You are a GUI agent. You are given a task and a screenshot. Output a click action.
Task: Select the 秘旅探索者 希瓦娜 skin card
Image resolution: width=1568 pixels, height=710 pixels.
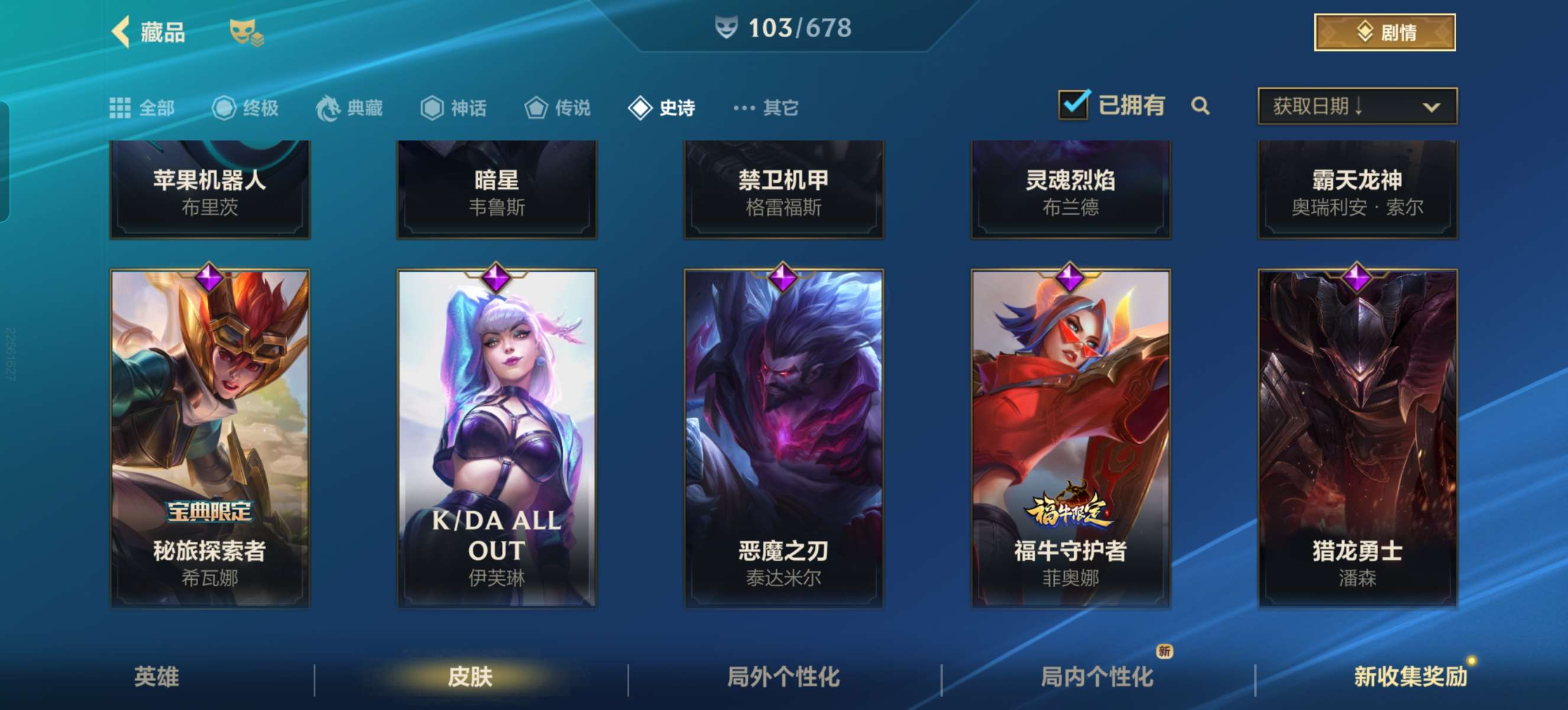point(209,438)
